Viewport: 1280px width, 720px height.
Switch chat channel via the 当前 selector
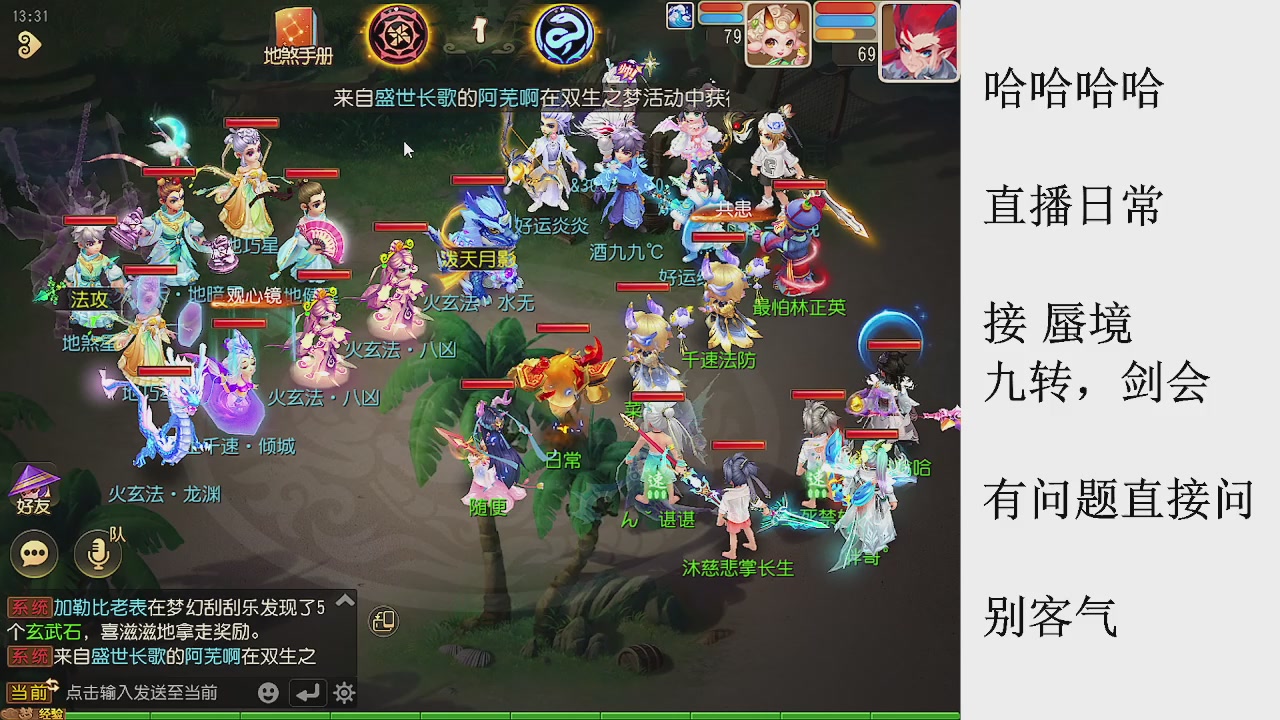point(28,691)
